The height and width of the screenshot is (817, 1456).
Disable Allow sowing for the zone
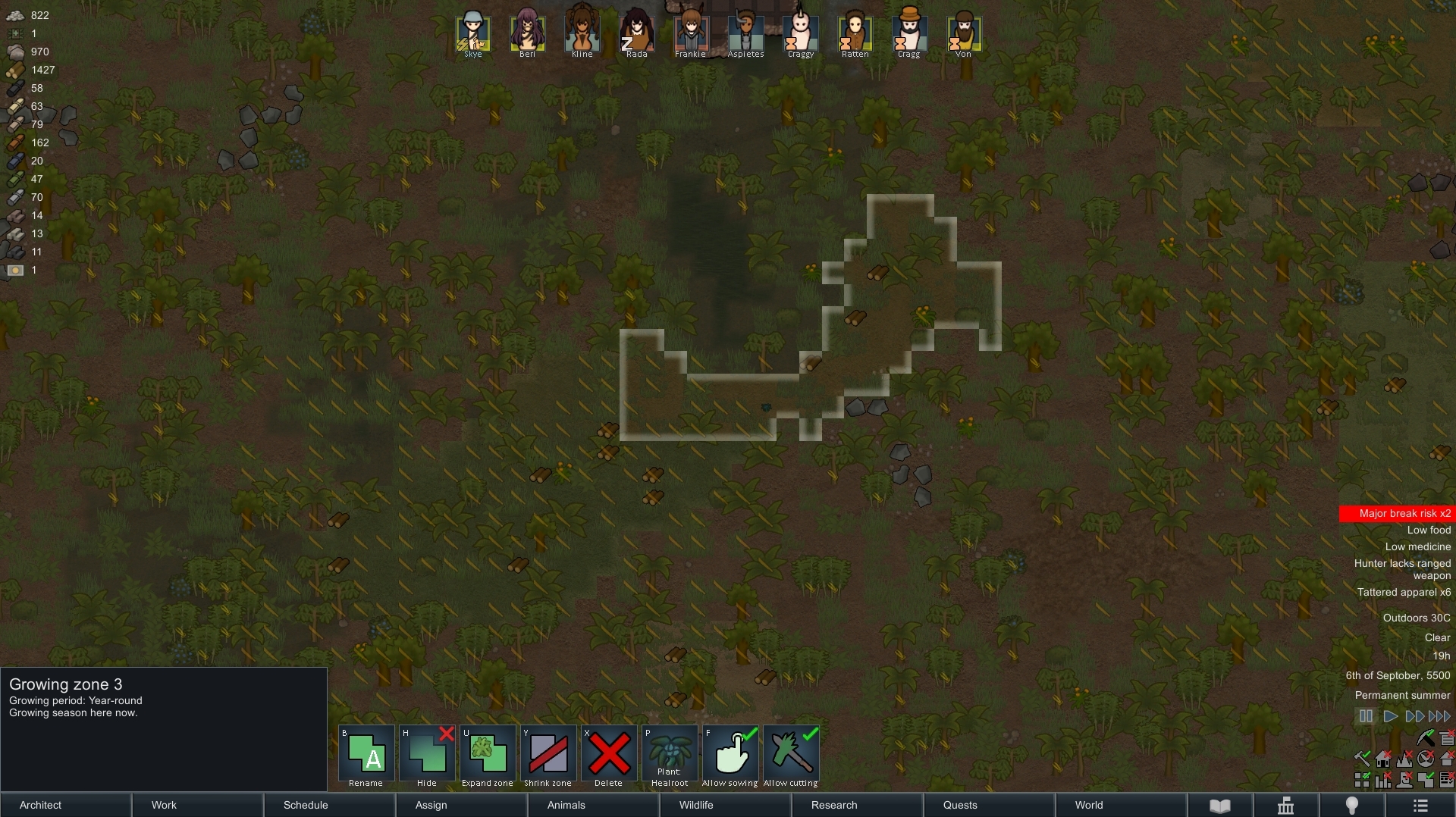[x=730, y=756]
